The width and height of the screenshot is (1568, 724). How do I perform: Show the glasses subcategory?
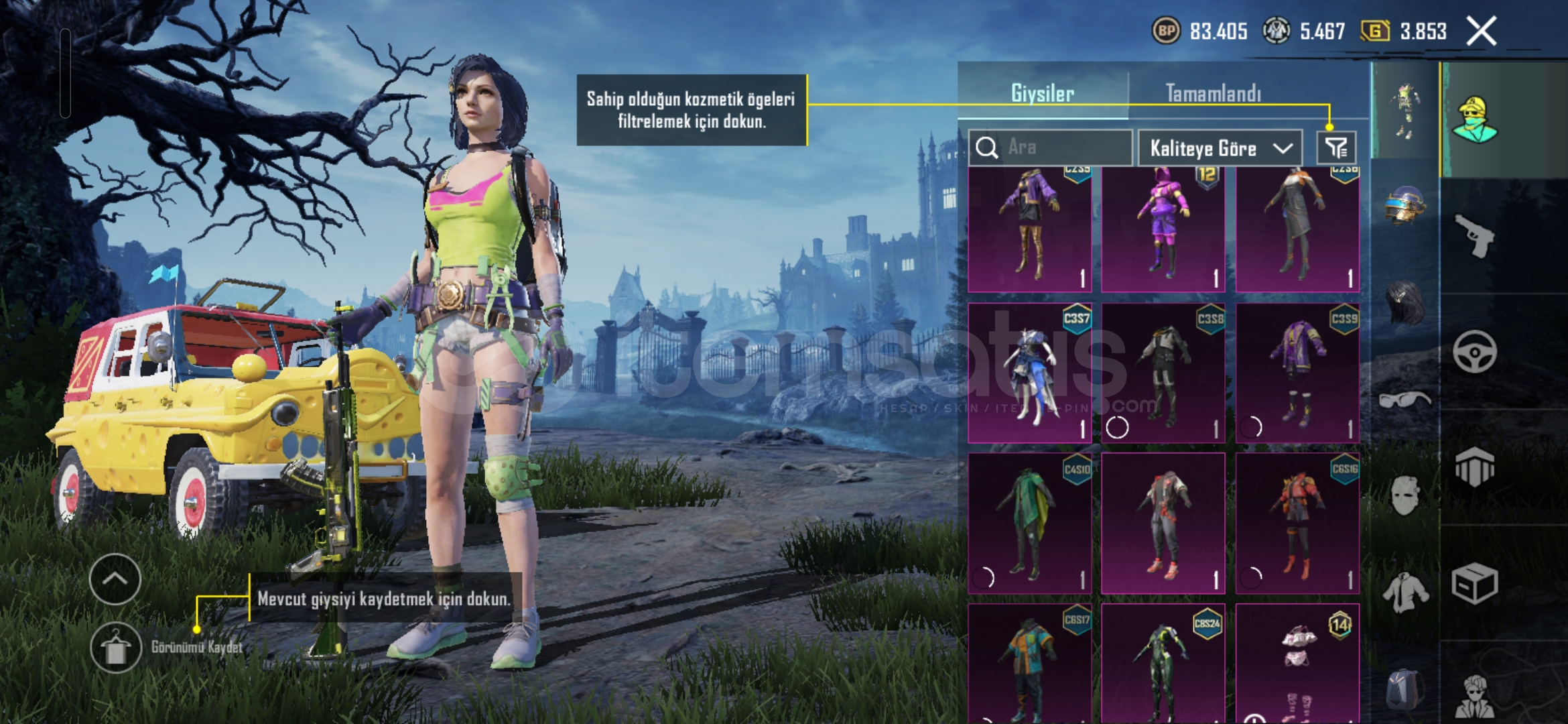[1404, 400]
